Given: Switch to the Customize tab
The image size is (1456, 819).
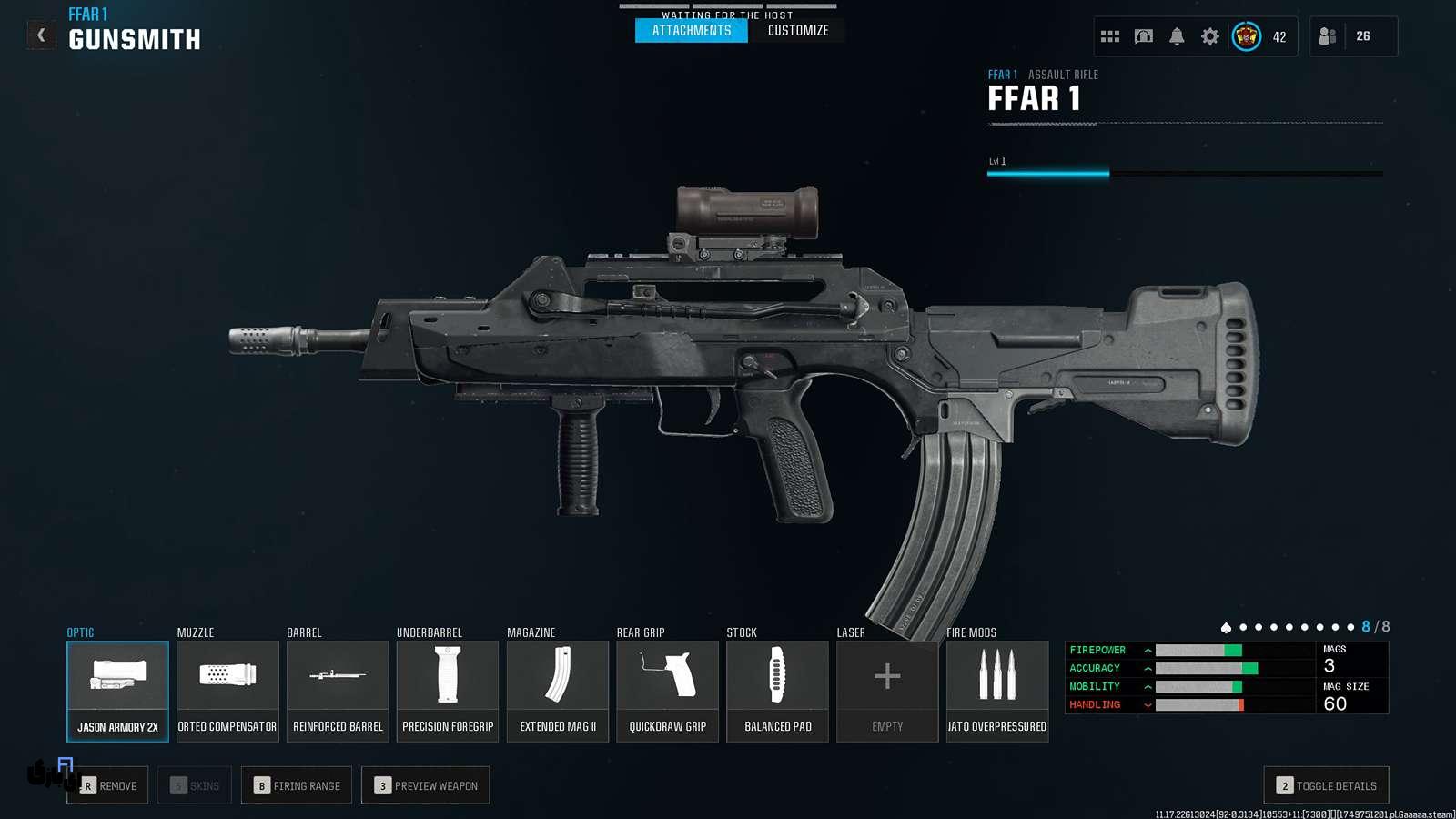Looking at the screenshot, I should pos(798,30).
